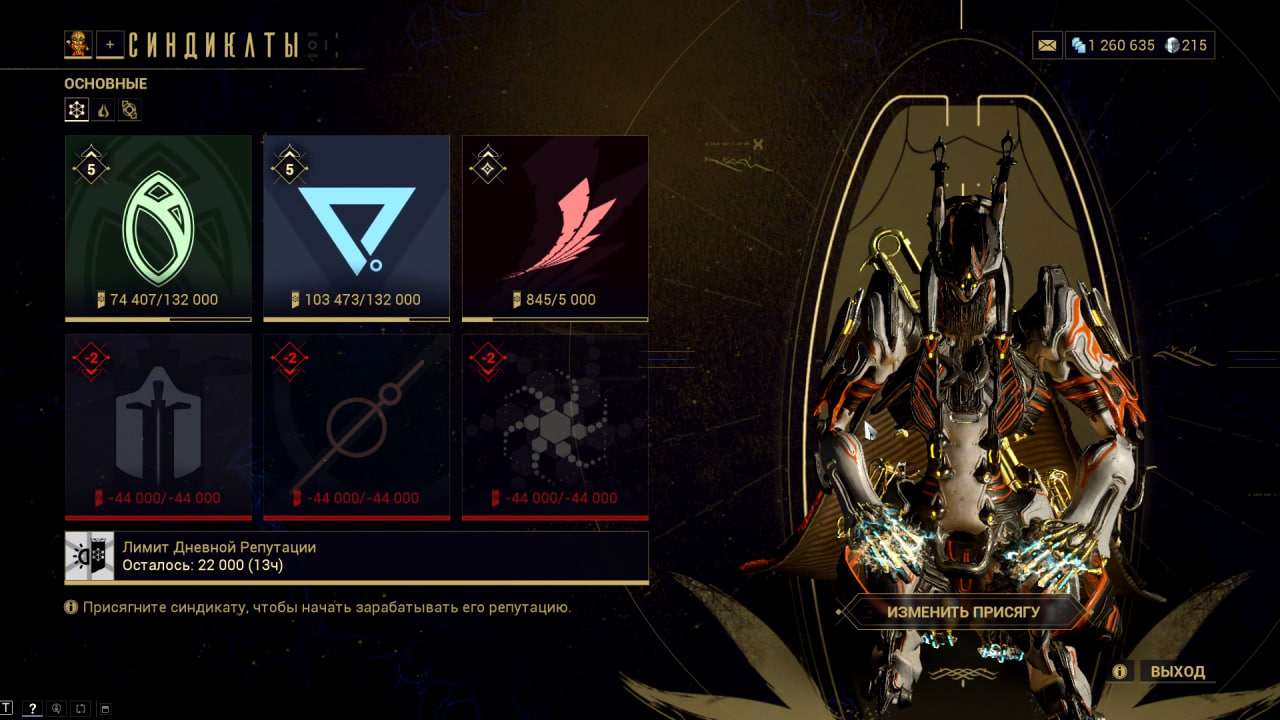The width and height of the screenshot is (1280, 720).
Task: Switch to the flame-shaped syndicate category tab
Action: point(104,110)
